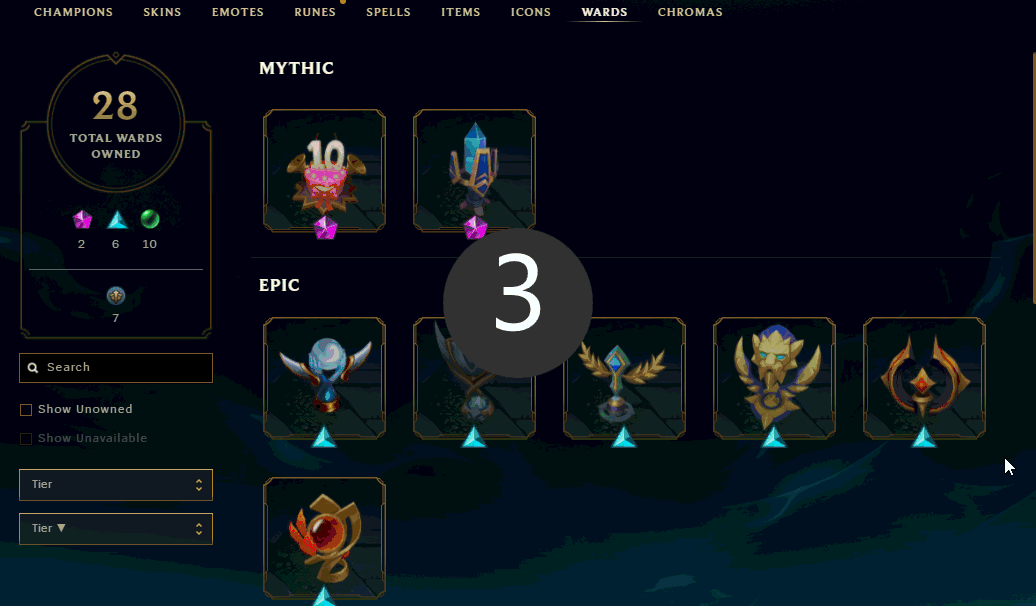Select the birthday cake 10 mythic ward
Image resolution: width=1036 pixels, height=606 pixels.
click(x=324, y=170)
